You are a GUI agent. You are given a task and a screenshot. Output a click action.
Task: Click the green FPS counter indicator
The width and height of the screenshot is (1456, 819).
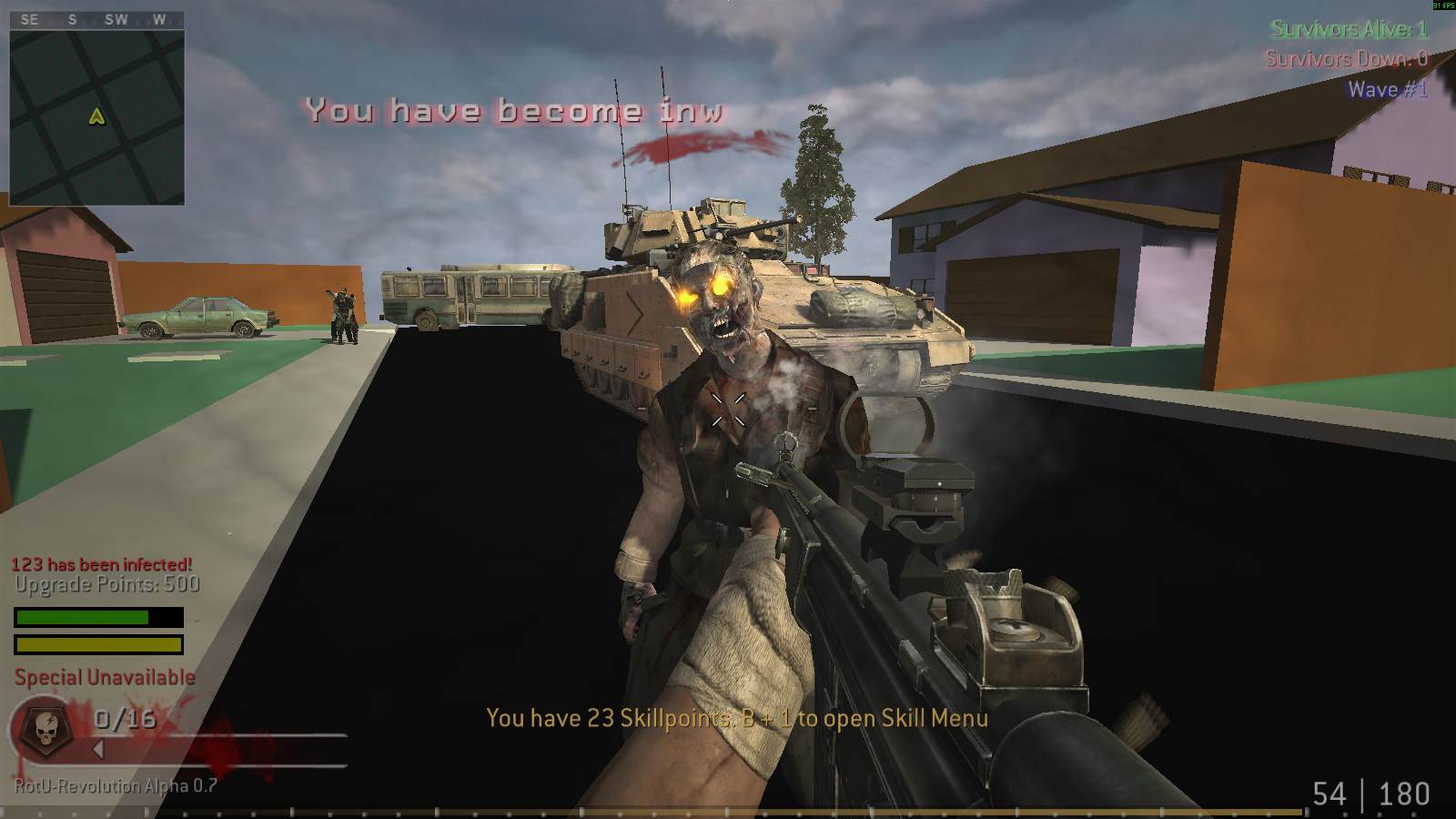pyautogui.click(x=1441, y=6)
